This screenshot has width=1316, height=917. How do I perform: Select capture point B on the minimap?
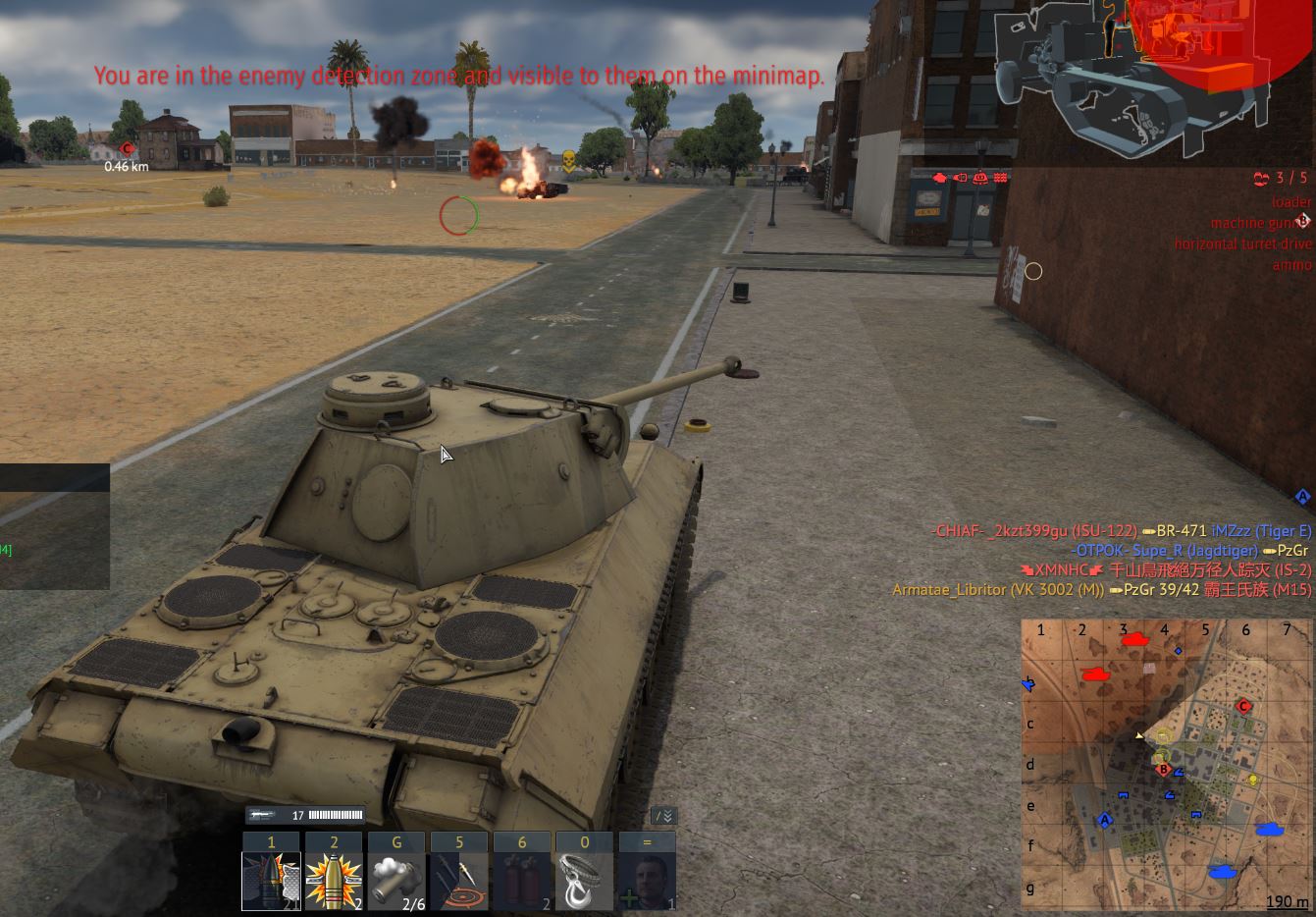pos(1164,771)
